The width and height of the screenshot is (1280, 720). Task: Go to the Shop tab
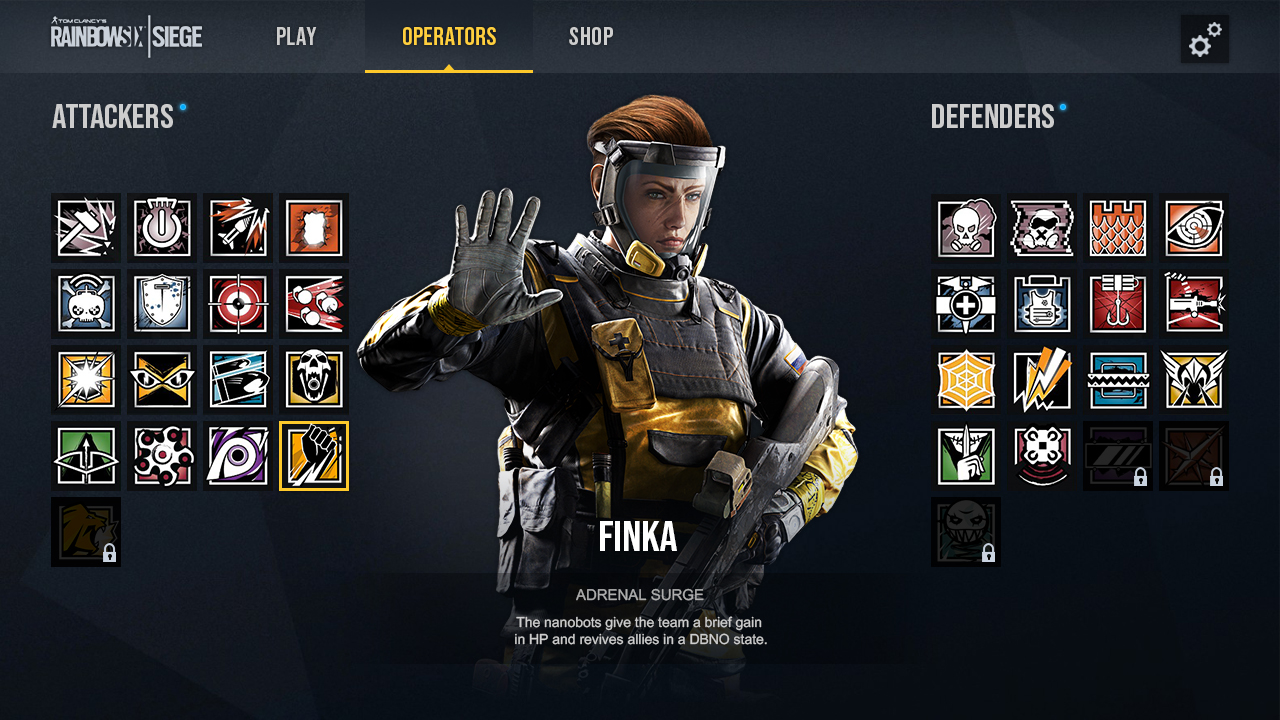[591, 37]
